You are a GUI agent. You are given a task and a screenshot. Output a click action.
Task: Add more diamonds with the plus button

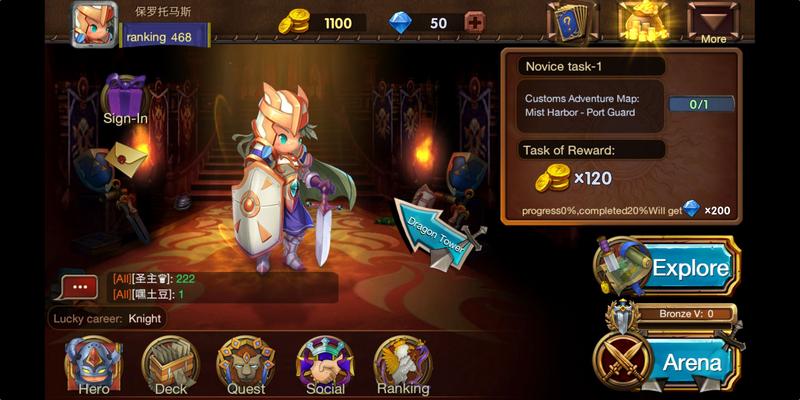click(474, 23)
